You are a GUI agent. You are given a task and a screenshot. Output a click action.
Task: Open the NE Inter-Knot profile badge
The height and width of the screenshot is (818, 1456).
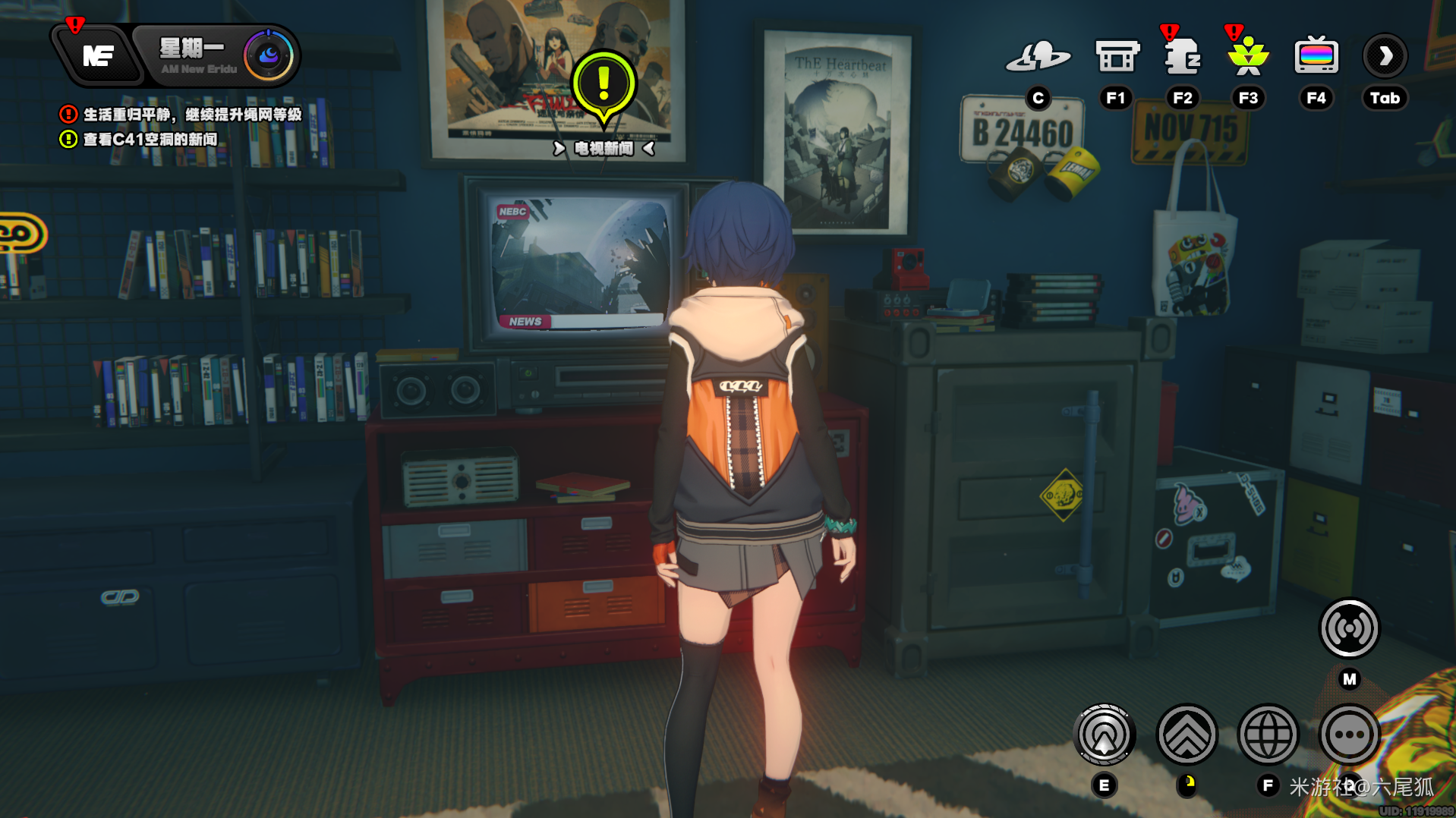click(99, 55)
